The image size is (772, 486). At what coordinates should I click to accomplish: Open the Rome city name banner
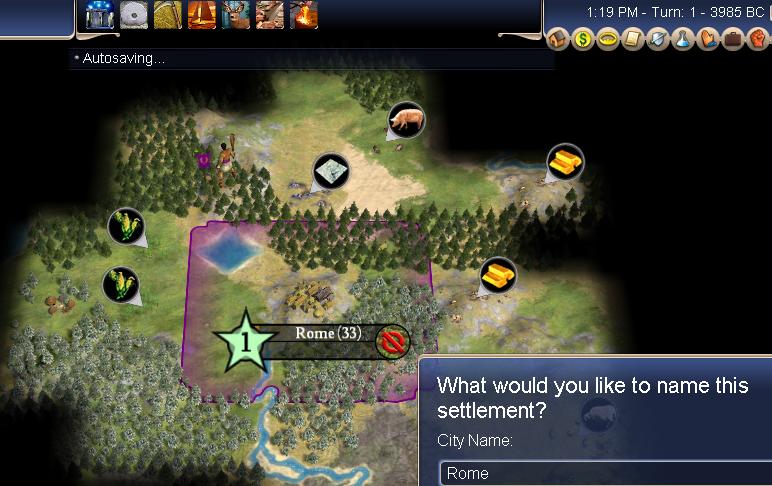pyautogui.click(x=328, y=334)
